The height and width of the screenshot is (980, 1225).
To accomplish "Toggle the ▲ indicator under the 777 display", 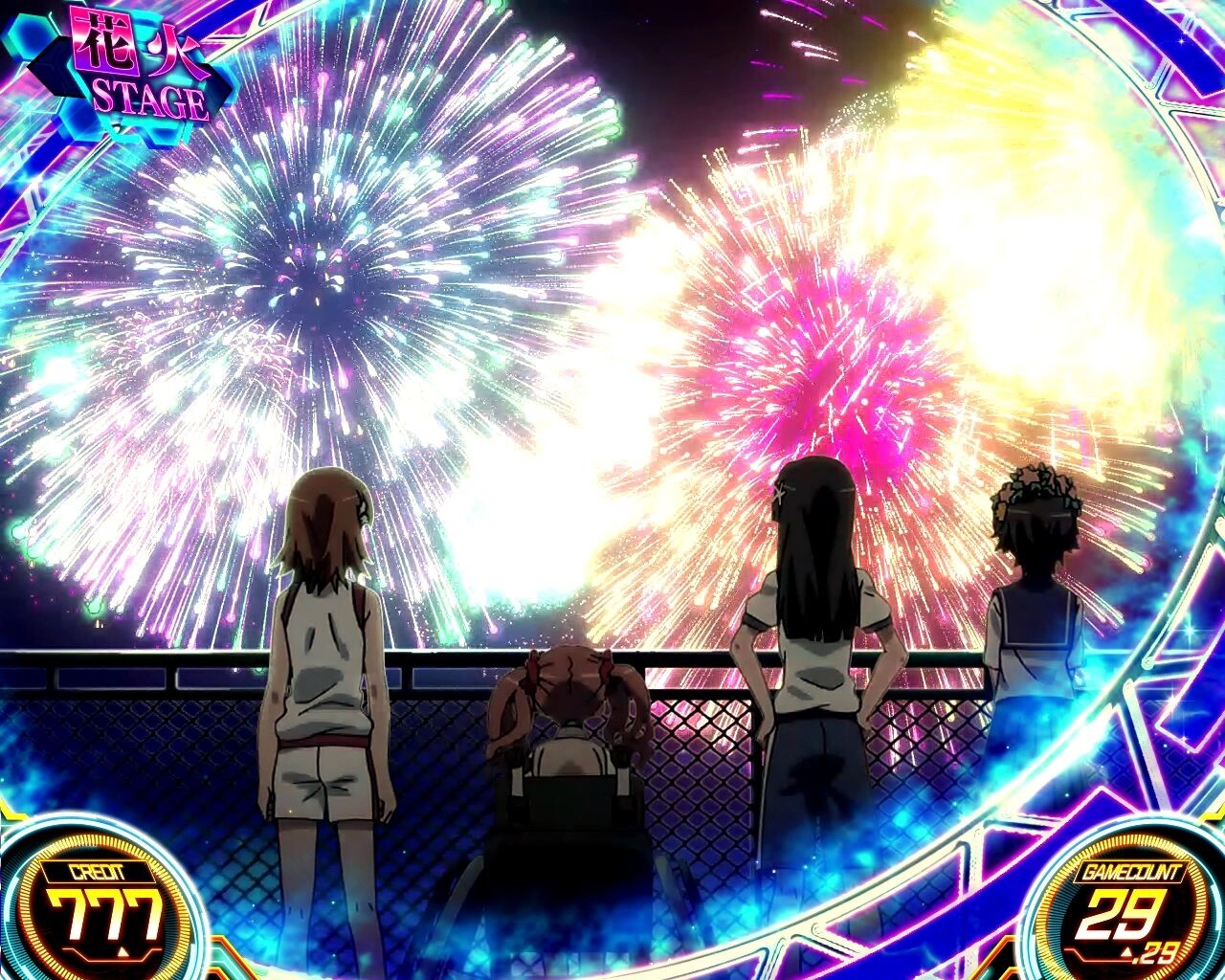I will pyautogui.click(x=122, y=951).
